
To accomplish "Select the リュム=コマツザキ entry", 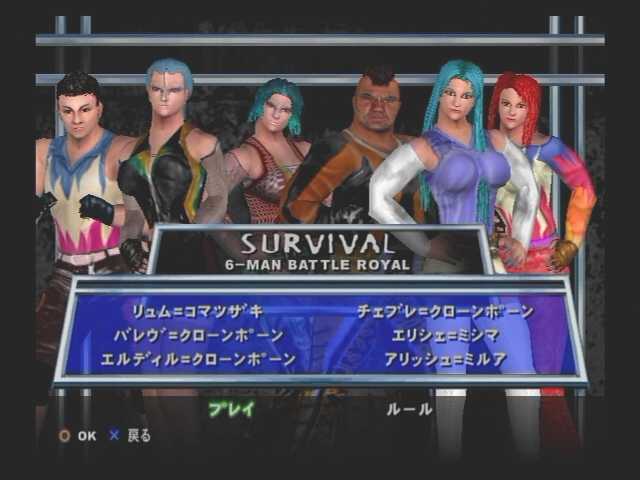I will coord(197,312).
